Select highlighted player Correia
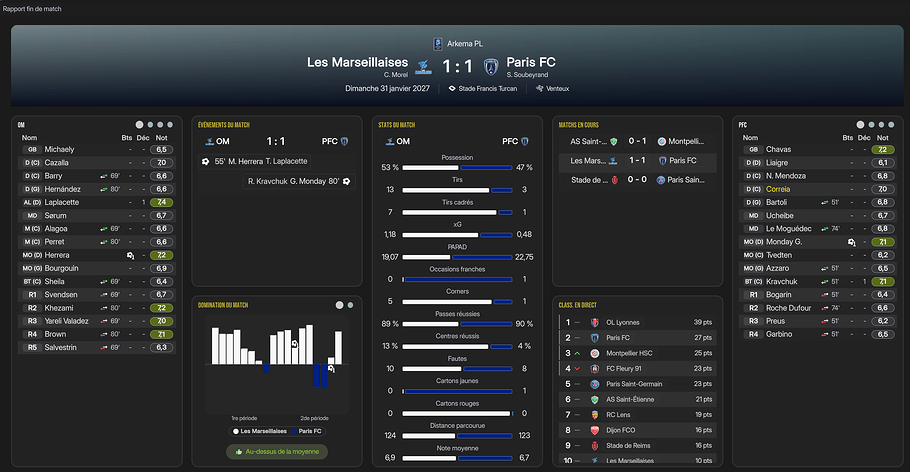This screenshot has width=910, height=472. (778, 188)
